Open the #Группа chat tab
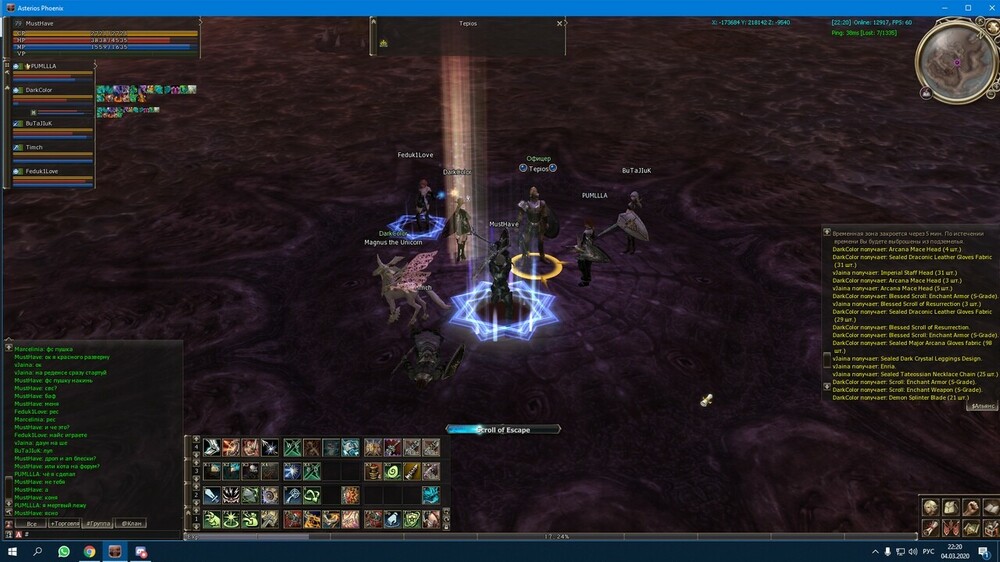The height and width of the screenshot is (562, 1000). 98,523
